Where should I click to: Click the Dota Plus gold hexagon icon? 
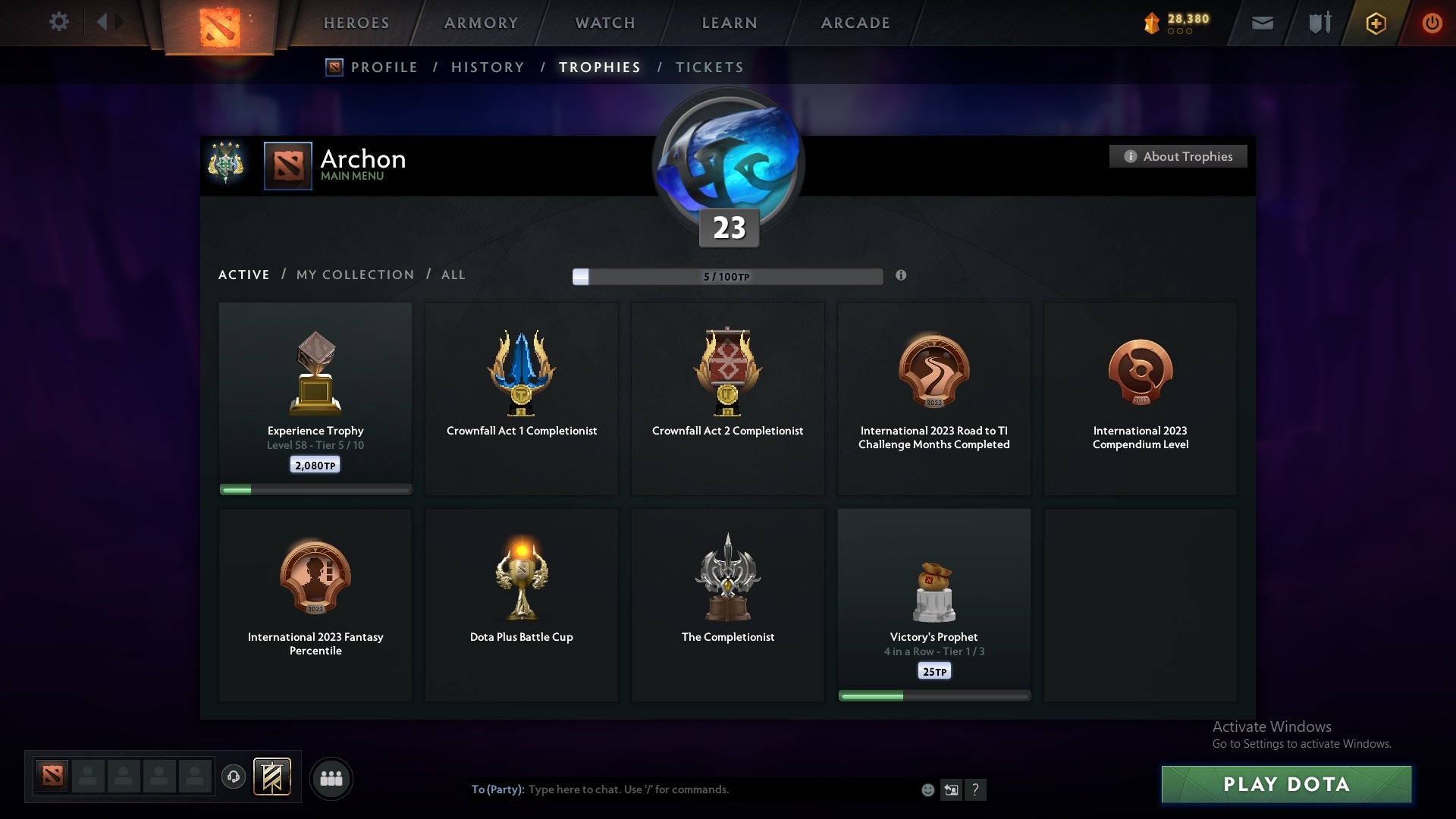click(x=1376, y=23)
